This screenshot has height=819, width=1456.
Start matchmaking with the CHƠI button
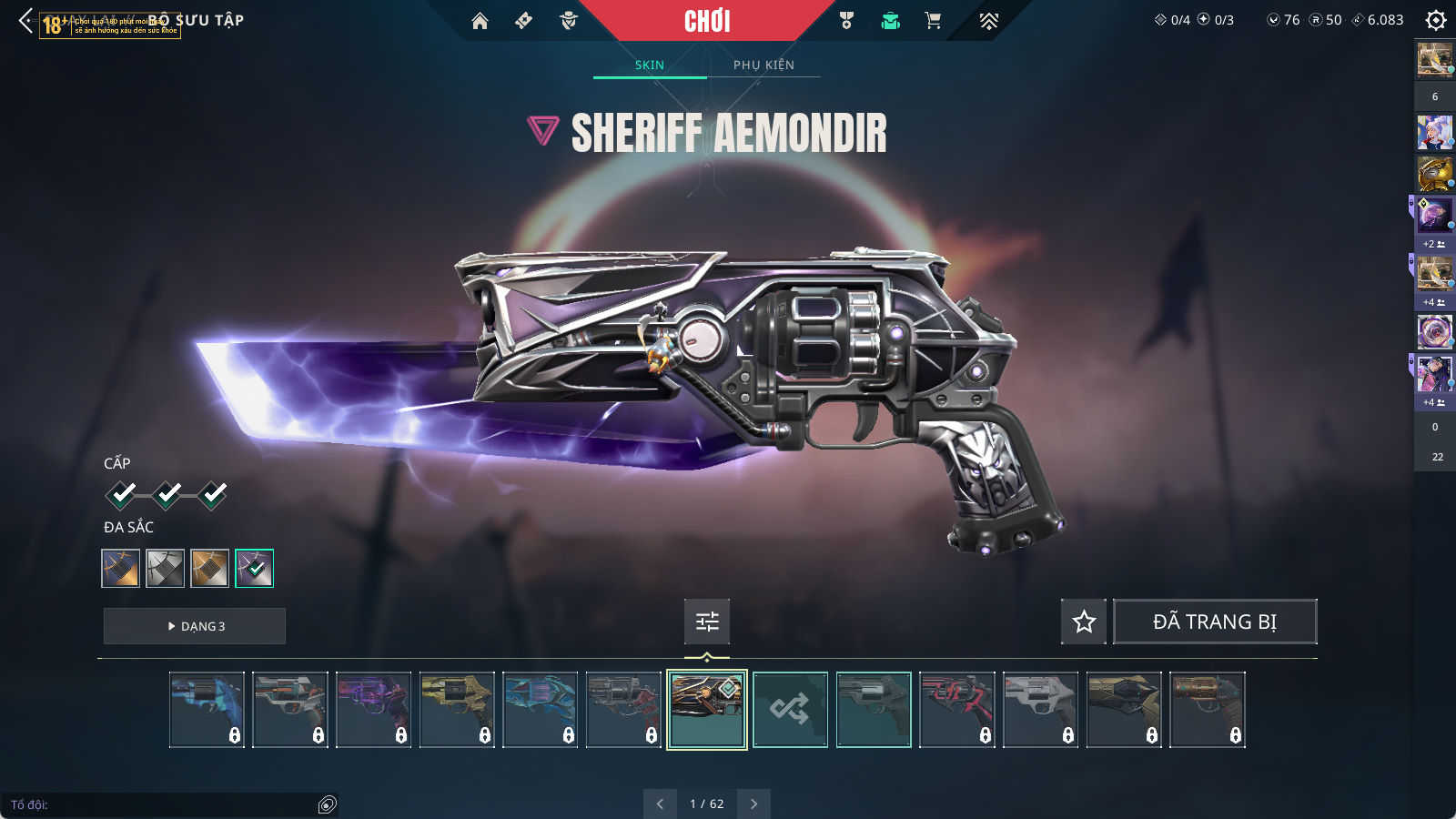707,21
